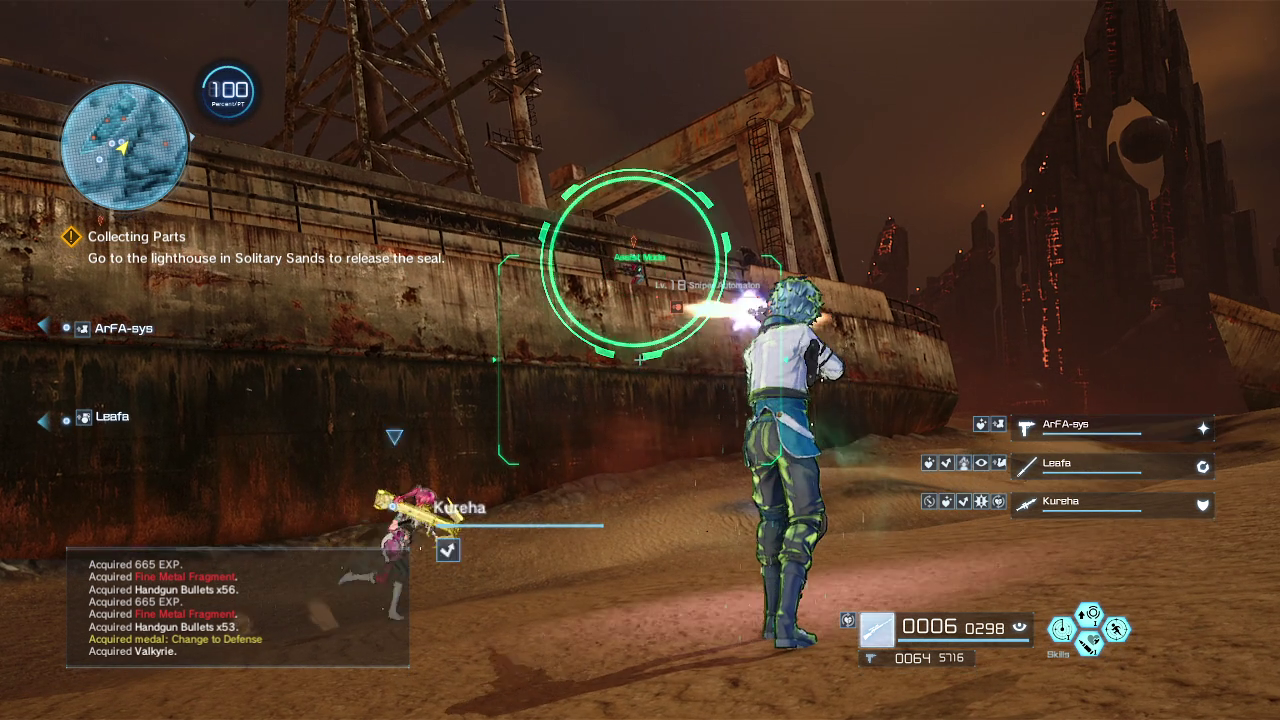Click the eye buff icon in Leafa's row
1280x720 pixels.
(981, 464)
